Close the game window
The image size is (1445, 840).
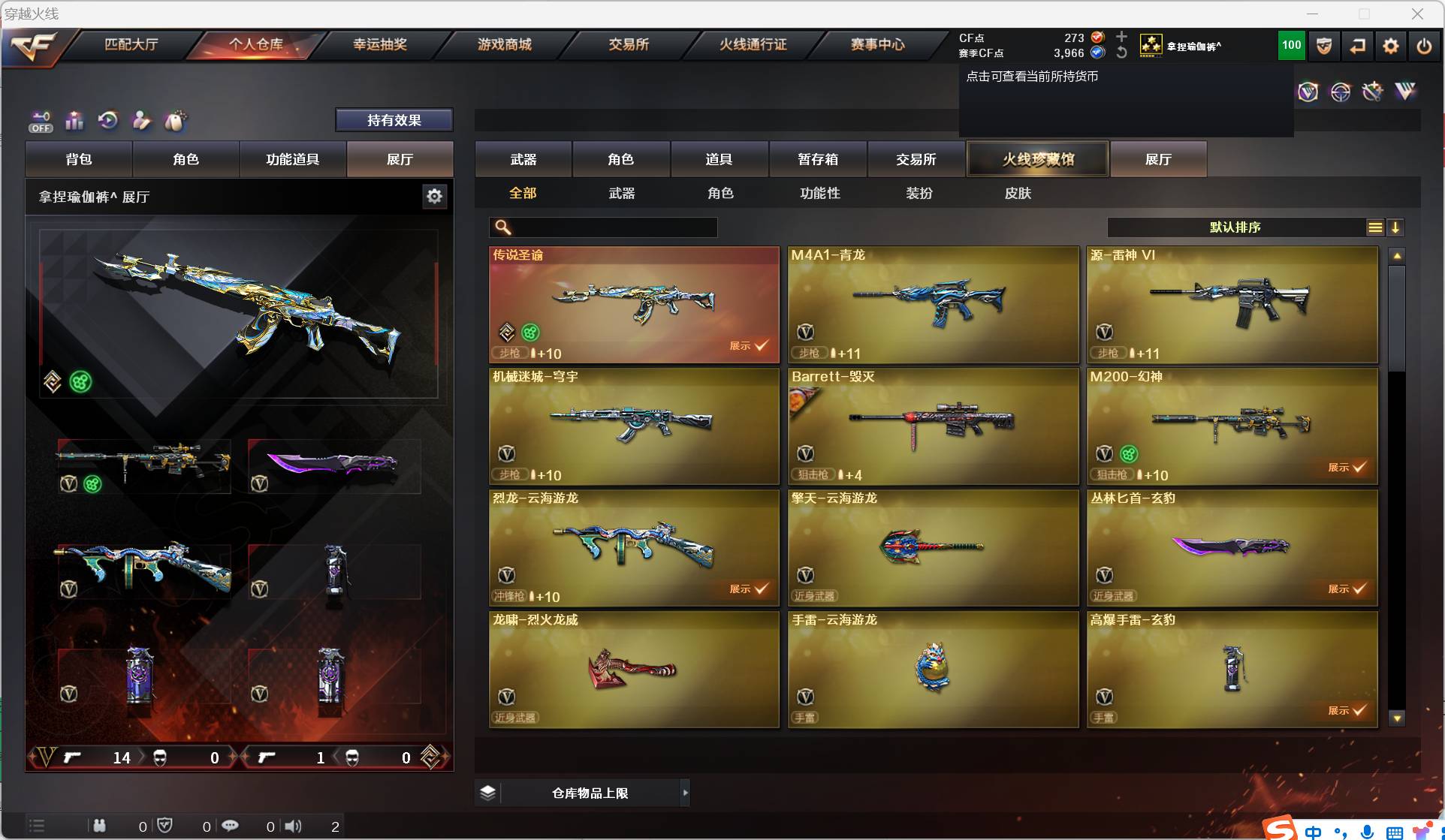(x=1417, y=14)
